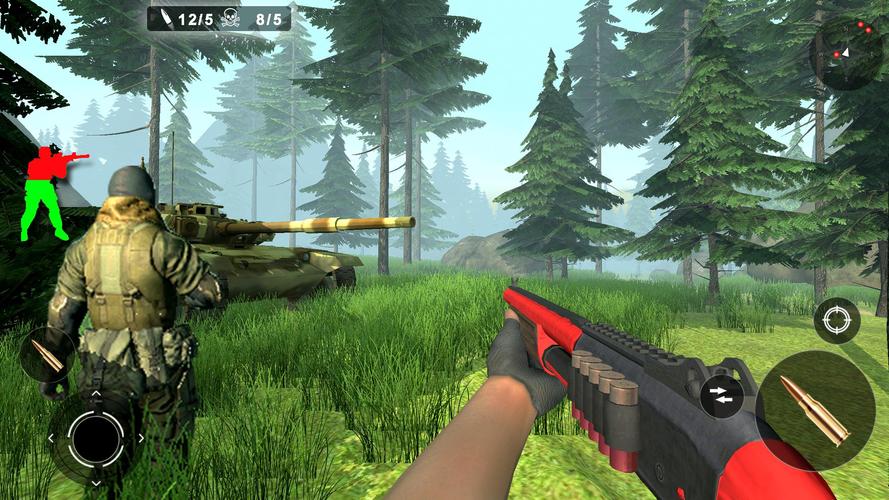Tap the small bullet fire button on the left
The width and height of the screenshot is (889, 500).
tap(46, 354)
